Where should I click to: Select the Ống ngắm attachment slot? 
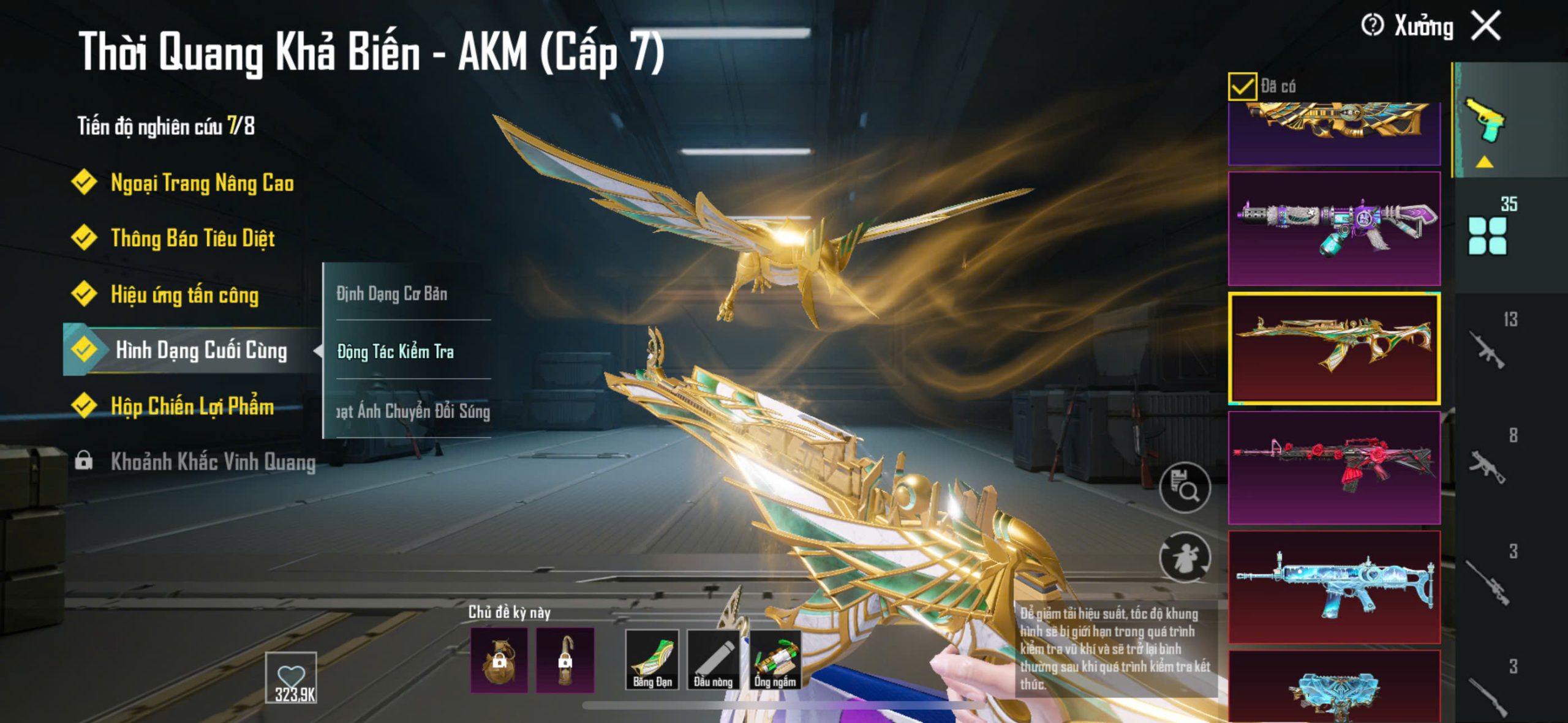775,660
